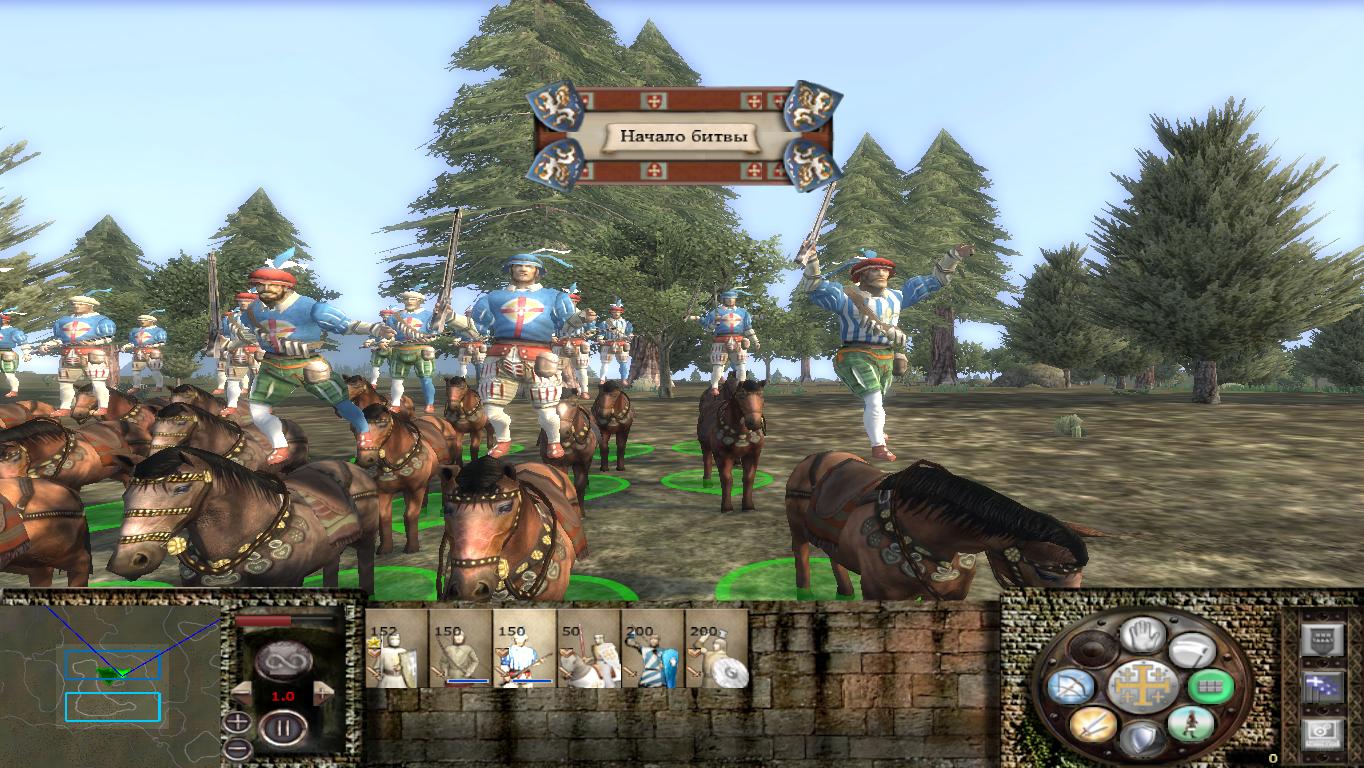The height and width of the screenshot is (768, 1364).
Task: Zoom out the minimap with the minus button
Action: 237,747
